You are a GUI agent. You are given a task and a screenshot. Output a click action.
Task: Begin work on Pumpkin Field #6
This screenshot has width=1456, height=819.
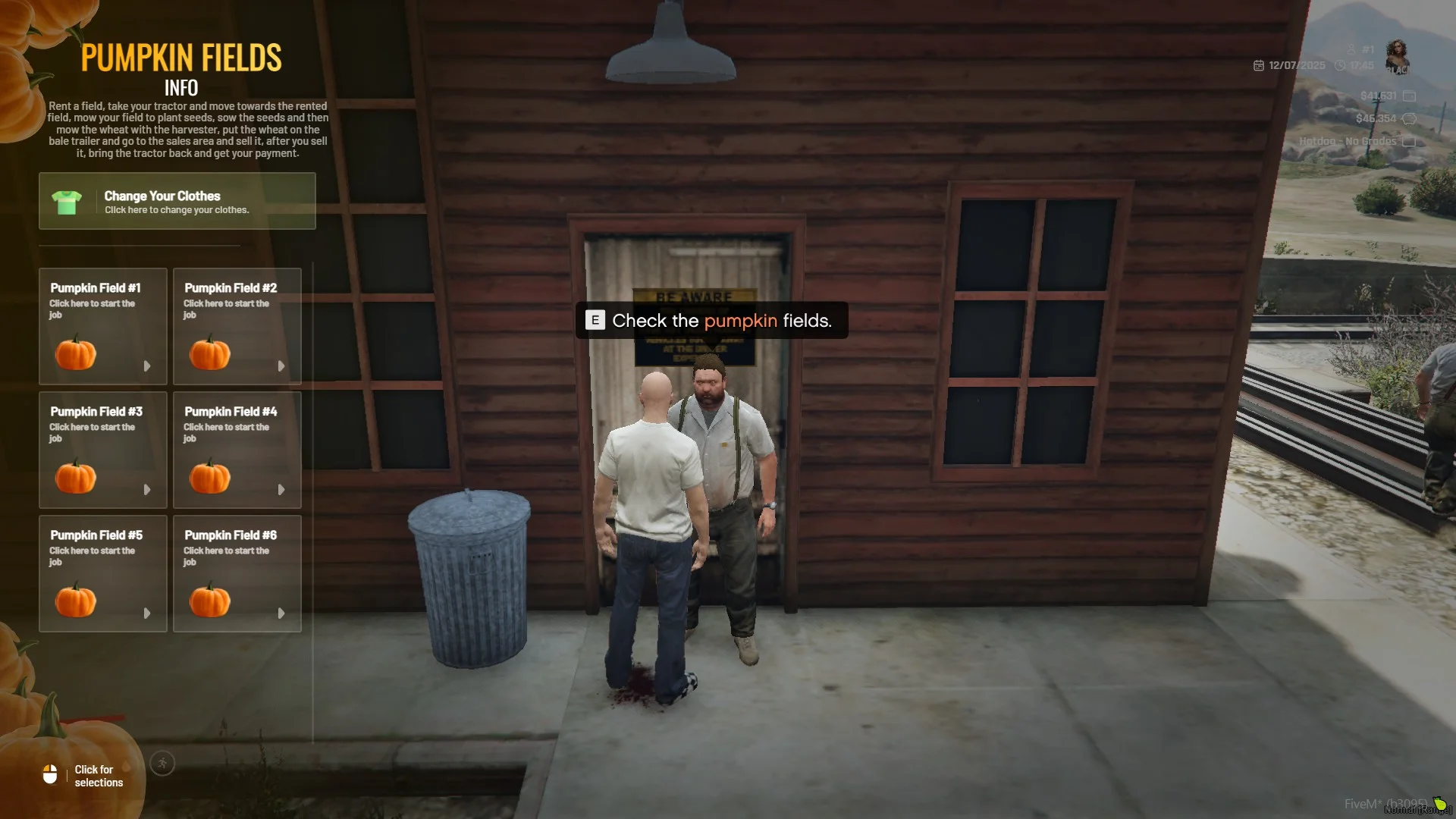pos(237,573)
